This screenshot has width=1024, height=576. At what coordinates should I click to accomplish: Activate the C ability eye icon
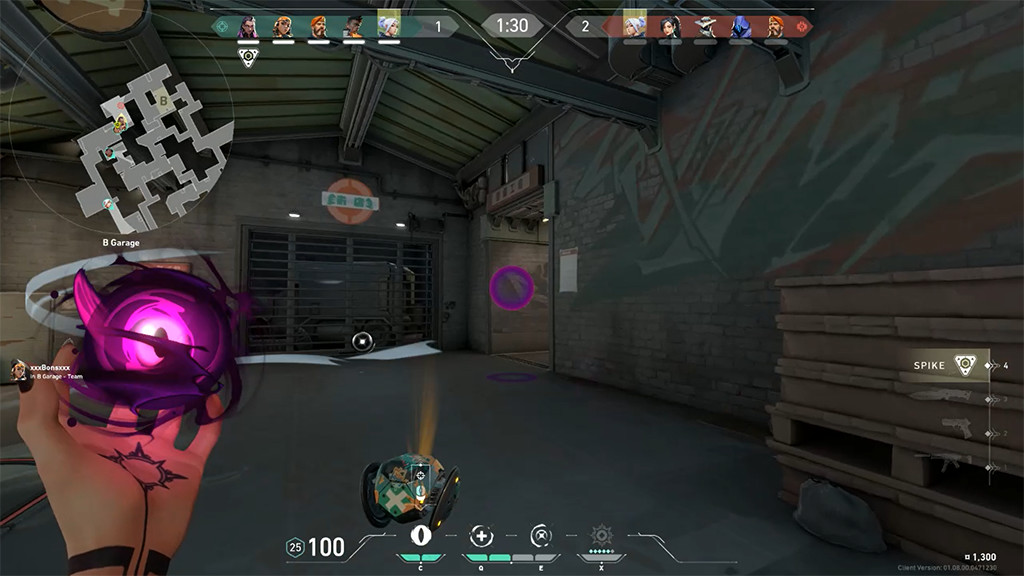[420, 535]
